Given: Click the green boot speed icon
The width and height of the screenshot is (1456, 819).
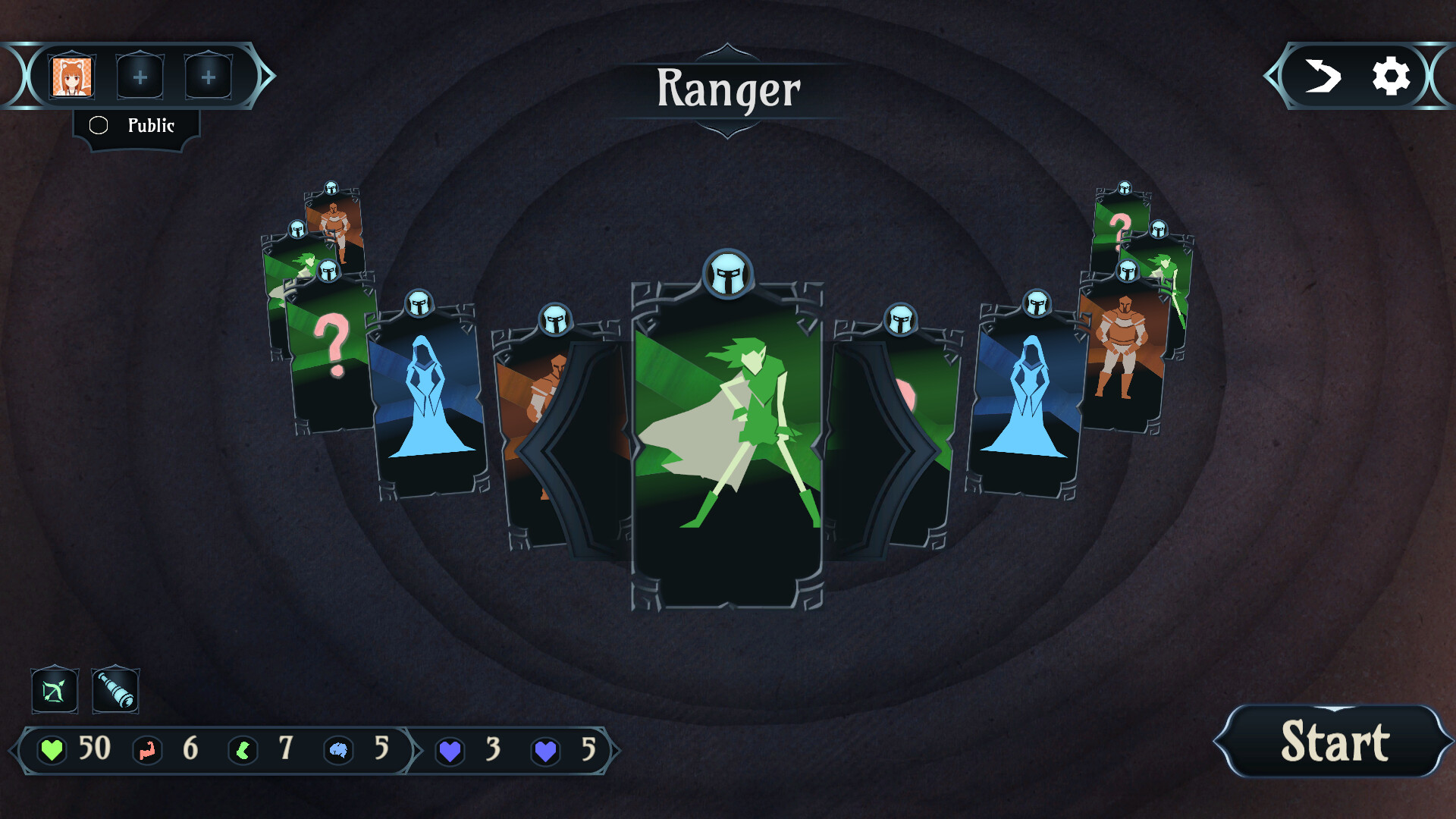Looking at the screenshot, I should (243, 751).
